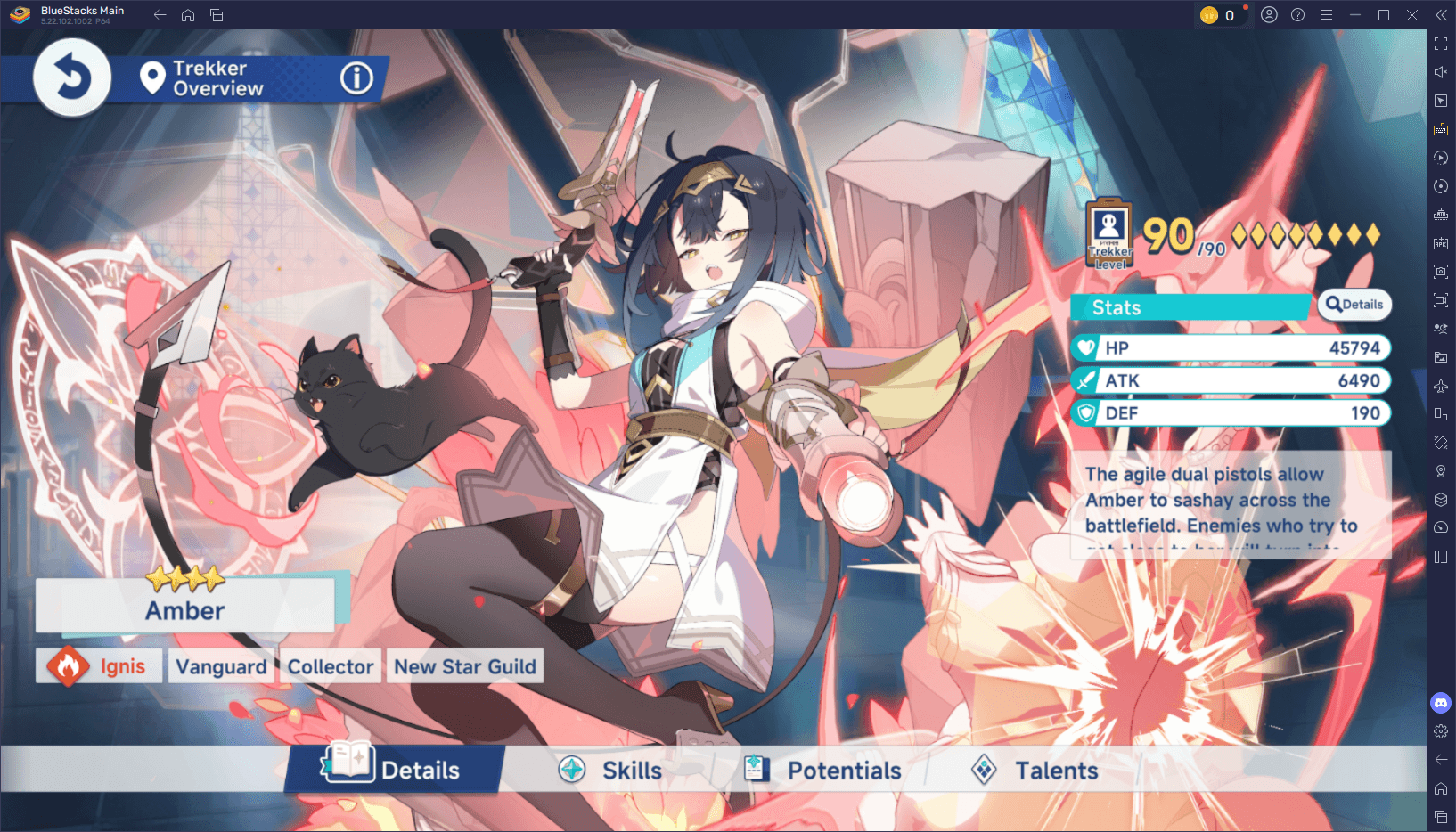Click the info icon beside Trekker Overview
The width and height of the screenshot is (1456, 832).
(x=356, y=78)
